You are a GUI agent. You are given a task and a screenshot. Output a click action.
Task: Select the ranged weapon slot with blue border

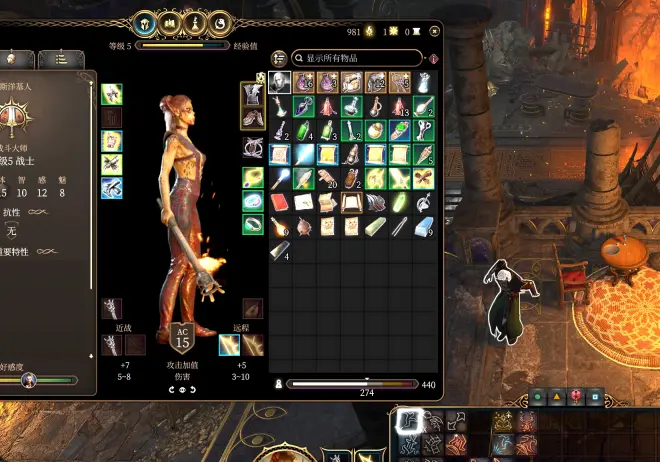230,345
